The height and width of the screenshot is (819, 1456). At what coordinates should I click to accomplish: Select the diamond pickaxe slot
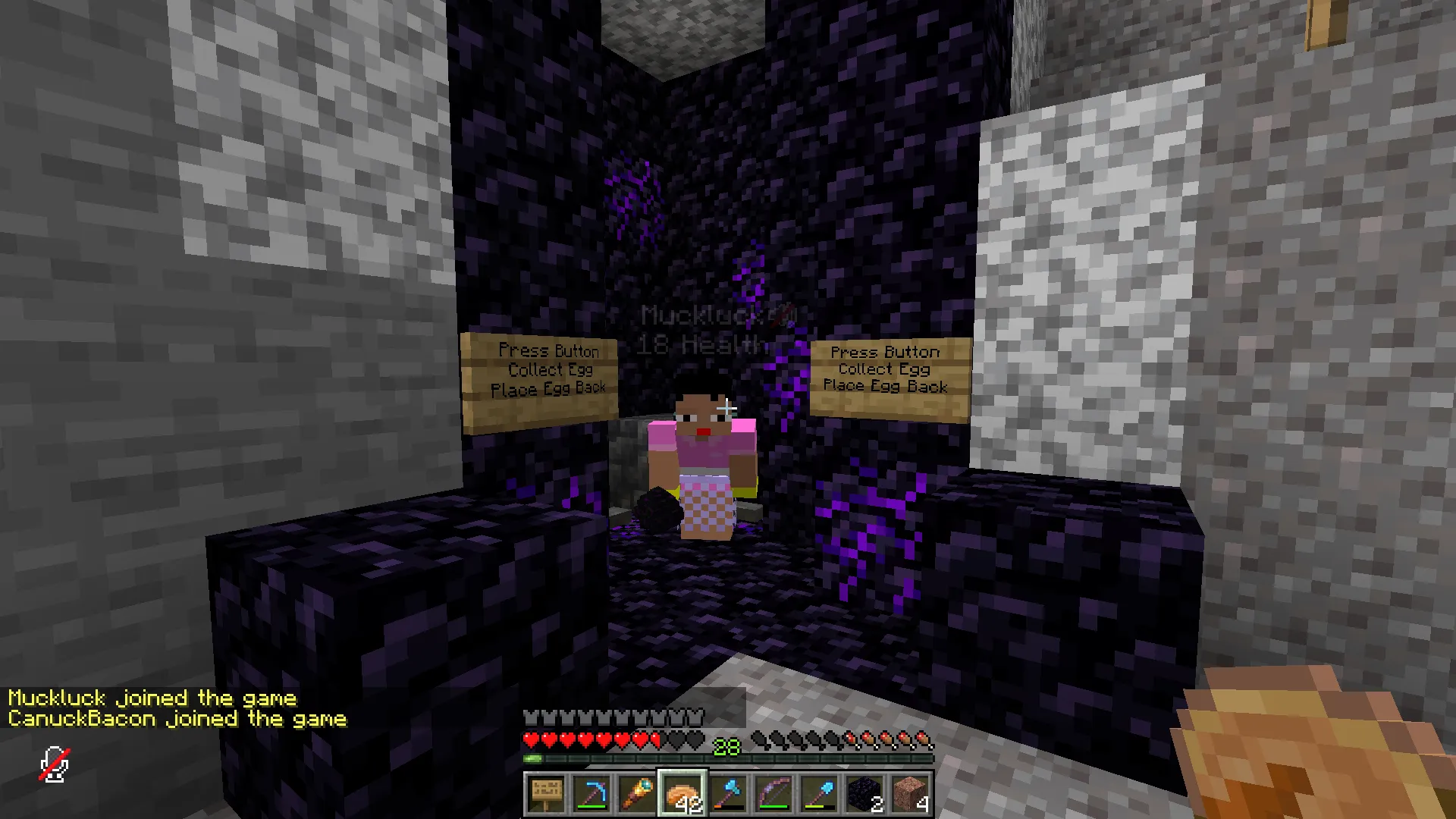coord(591,794)
